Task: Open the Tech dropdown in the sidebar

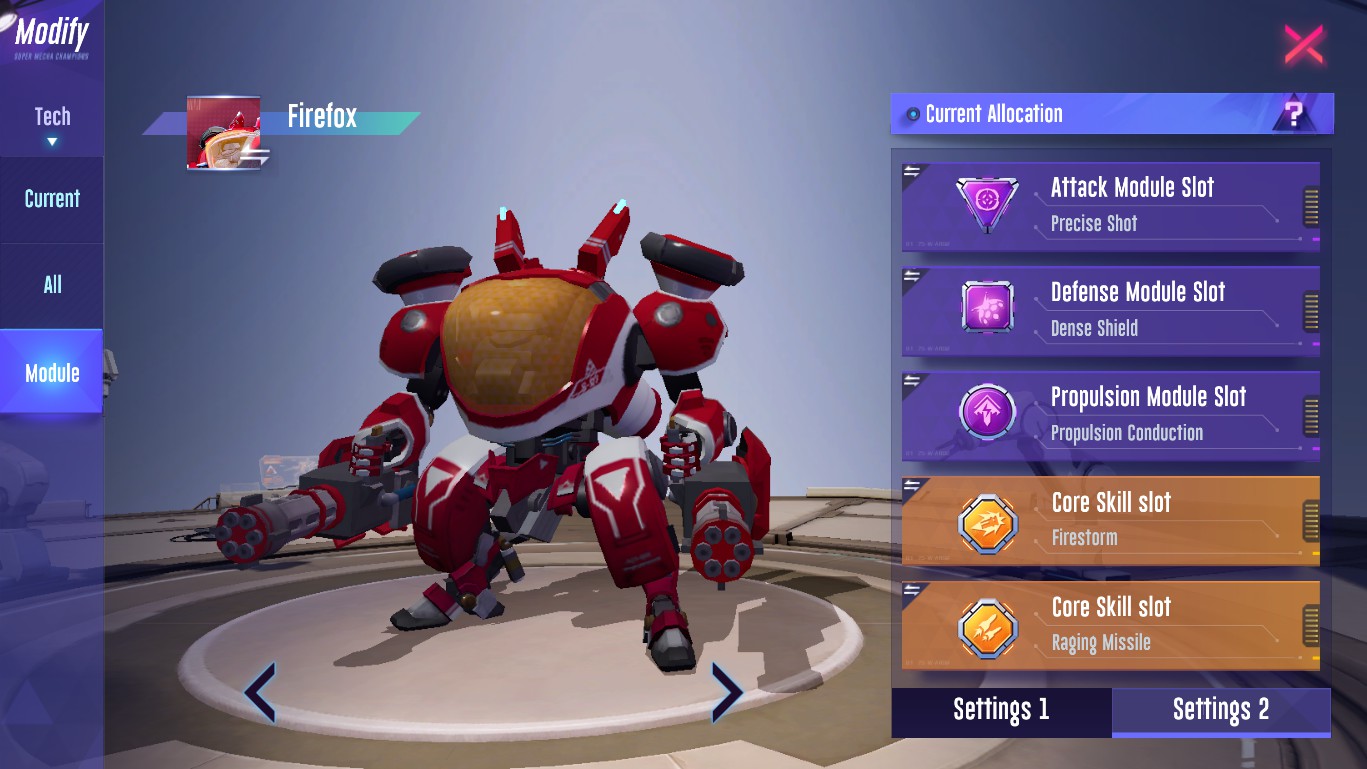Action: [x=52, y=124]
